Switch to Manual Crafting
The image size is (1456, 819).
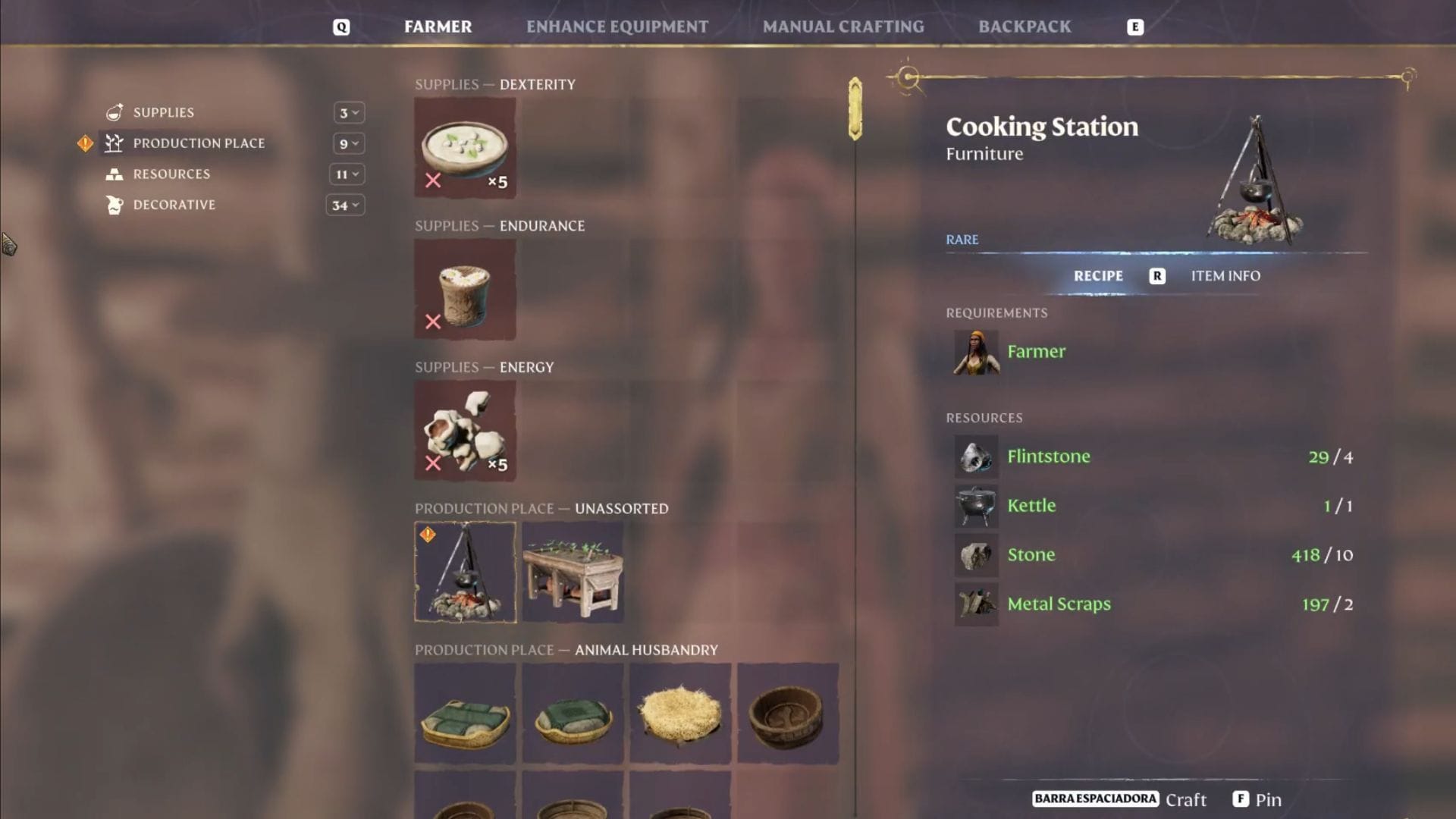[843, 26]
